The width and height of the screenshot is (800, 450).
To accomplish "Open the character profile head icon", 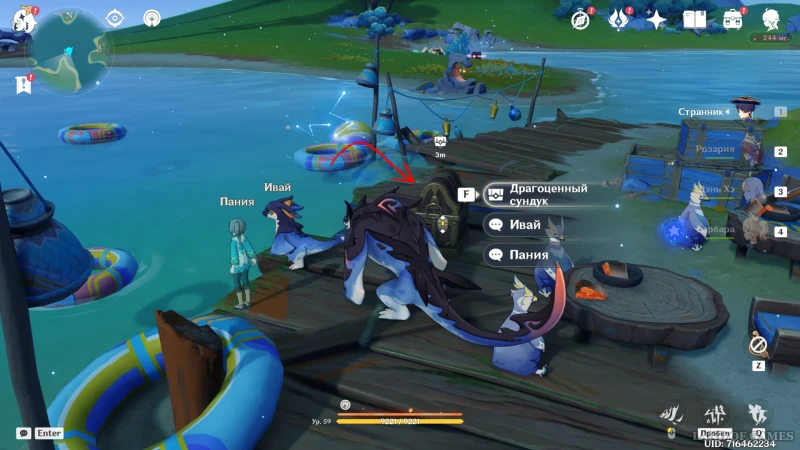I will click(x=772, y=19).
